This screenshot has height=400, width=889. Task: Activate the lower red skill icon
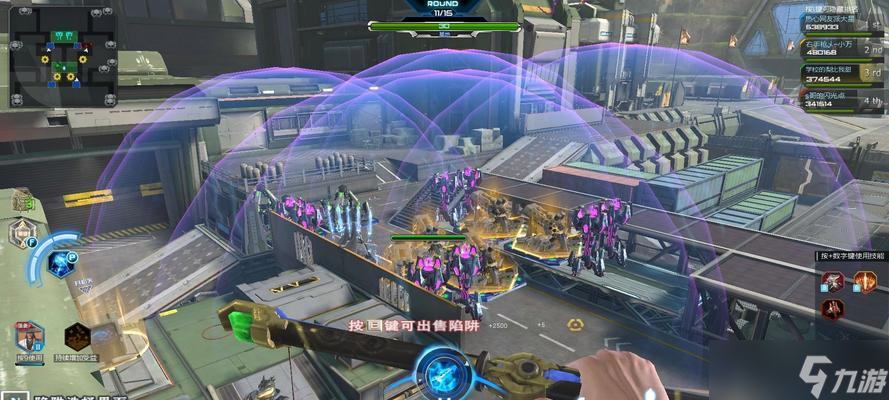[832, 308]
